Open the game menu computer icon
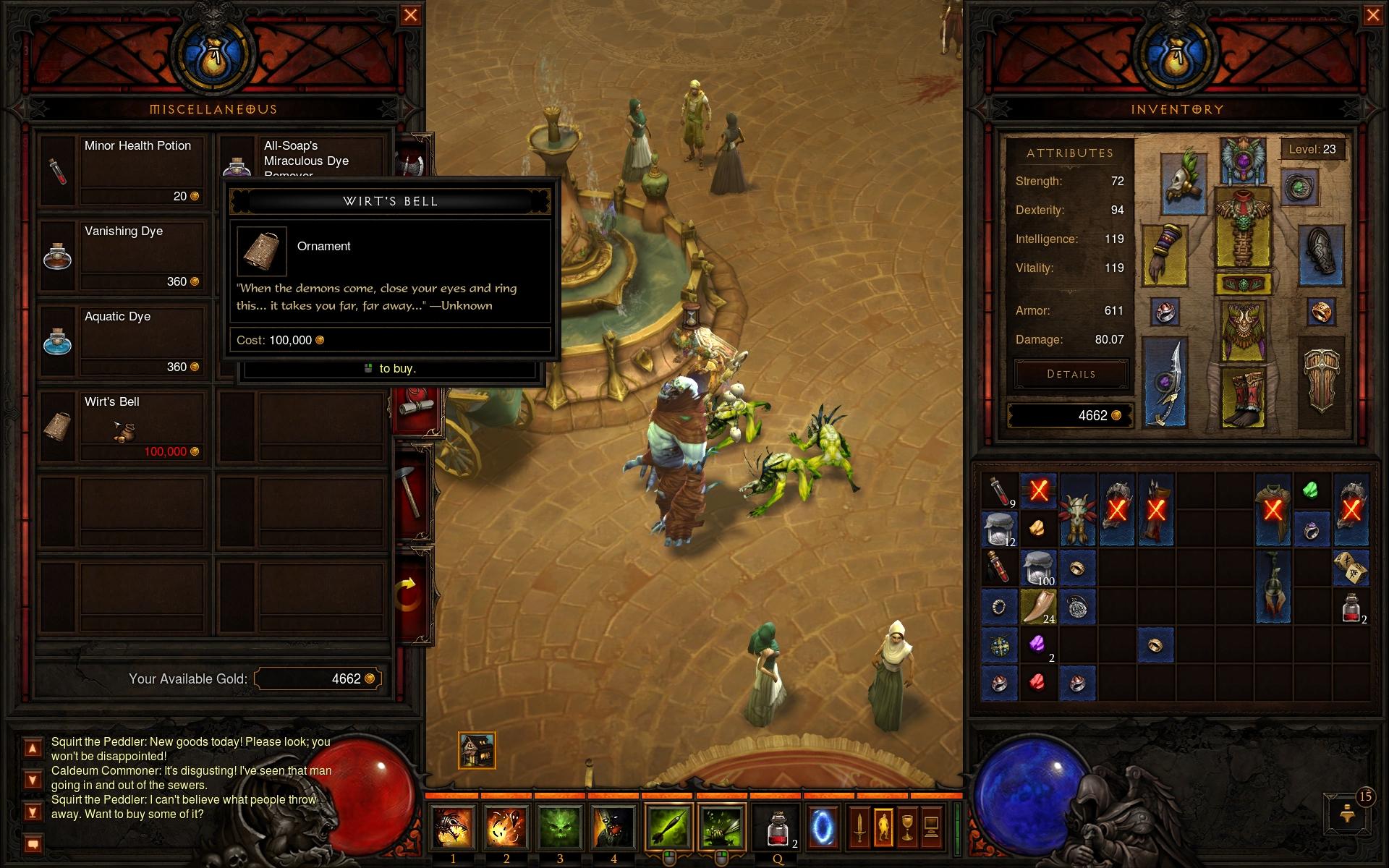The height and width of the screenshot is (868, 1389). coord(931,827)
